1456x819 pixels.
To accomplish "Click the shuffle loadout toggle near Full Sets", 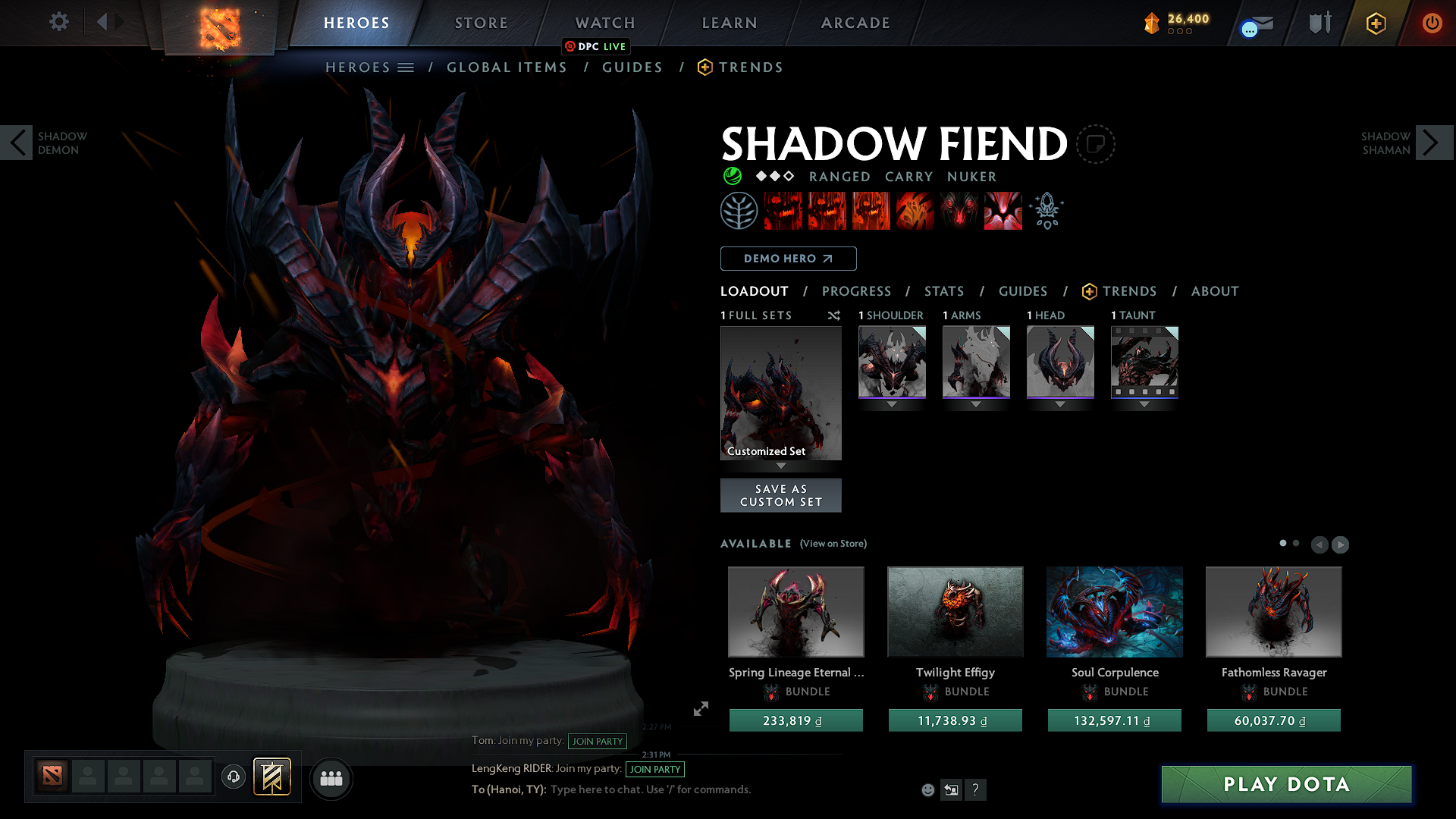I will (833, 315).
